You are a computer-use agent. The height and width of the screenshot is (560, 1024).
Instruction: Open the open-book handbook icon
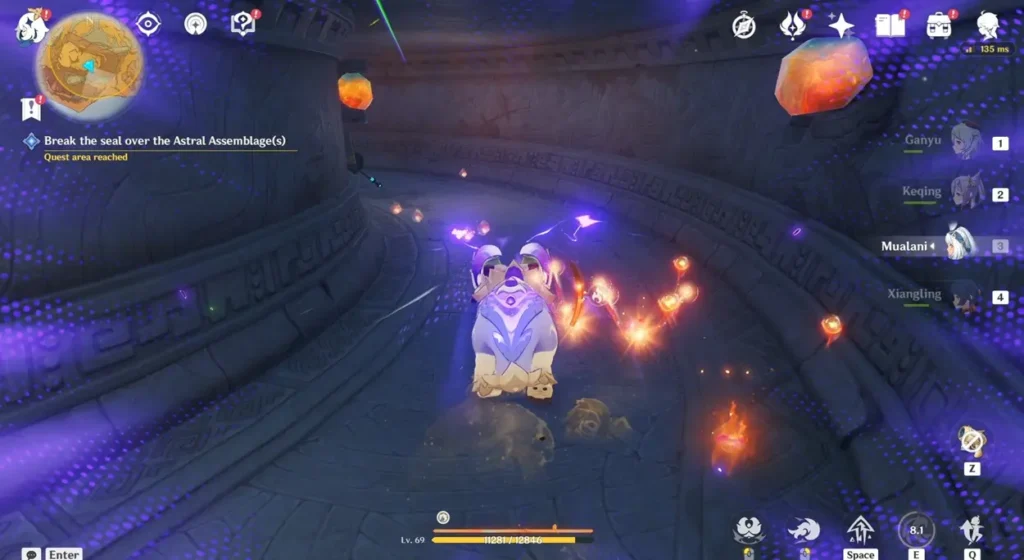889,26
